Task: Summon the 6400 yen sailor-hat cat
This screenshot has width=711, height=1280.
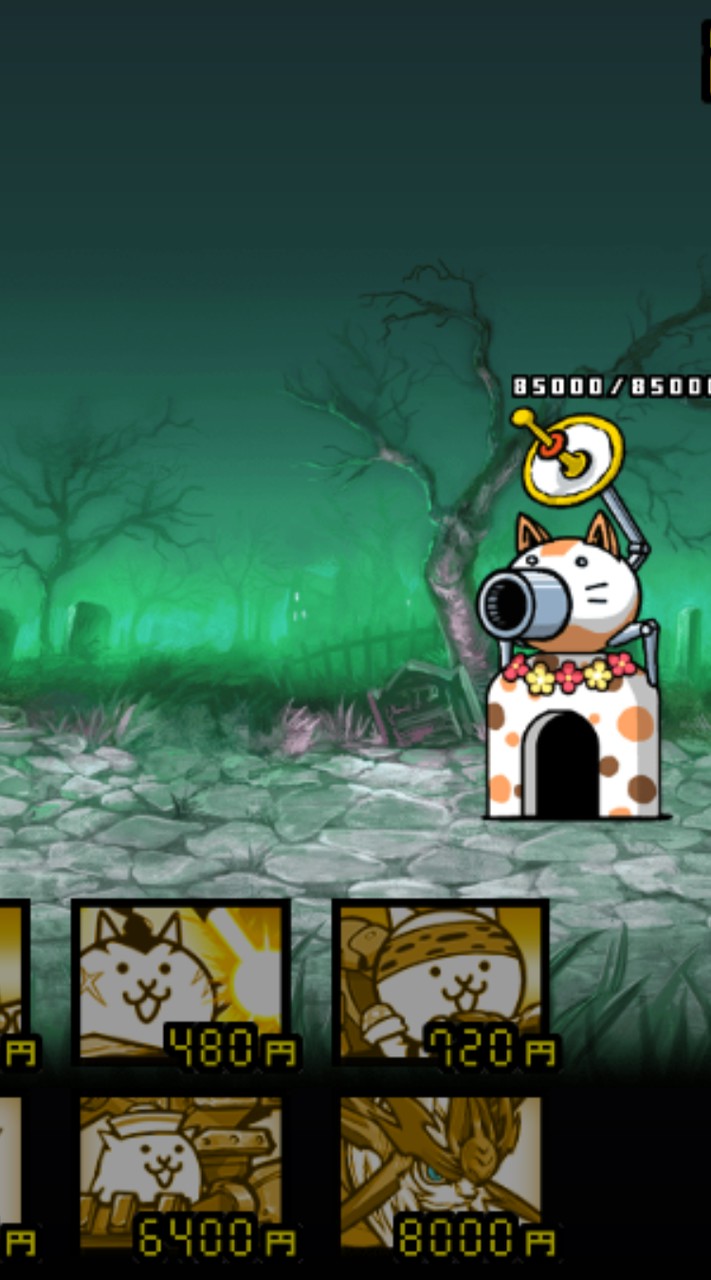Action: coord(180,1172)
